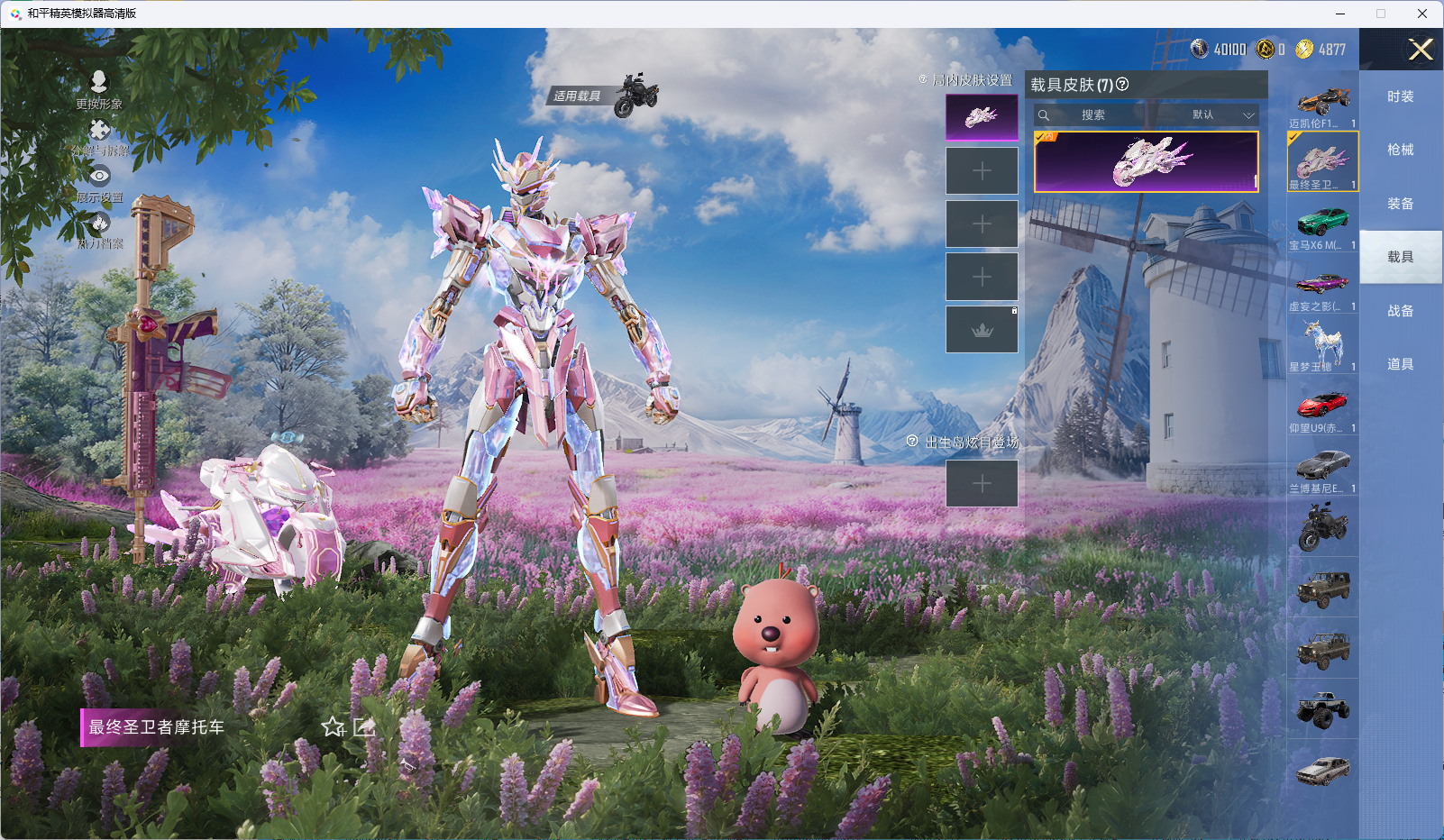This screenshot has width=1444, height=840.
Task: Open 分解与拆解 puzzle-piece icon
Action: [99, 131]
